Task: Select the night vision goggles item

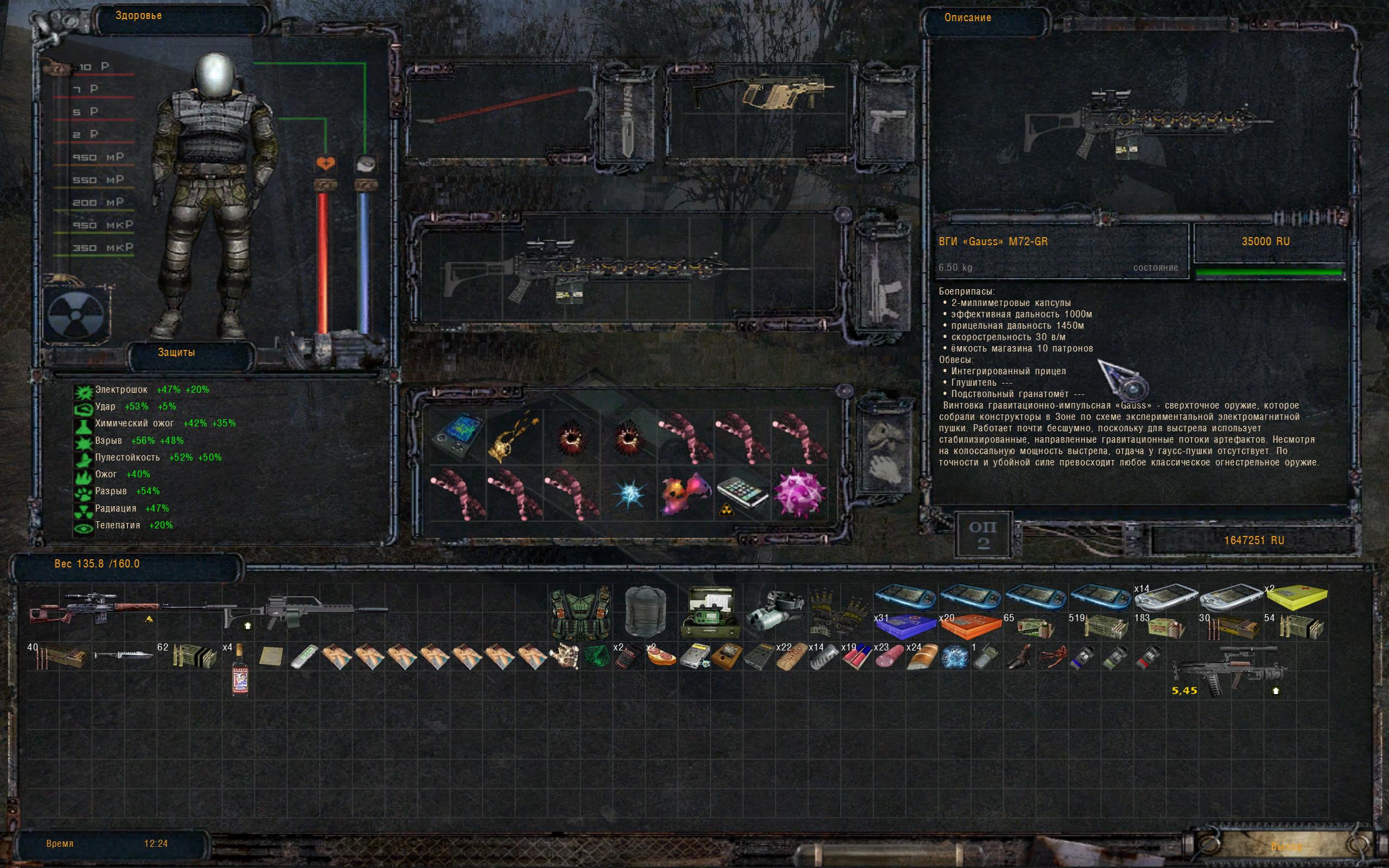Action: click(775, 612)
